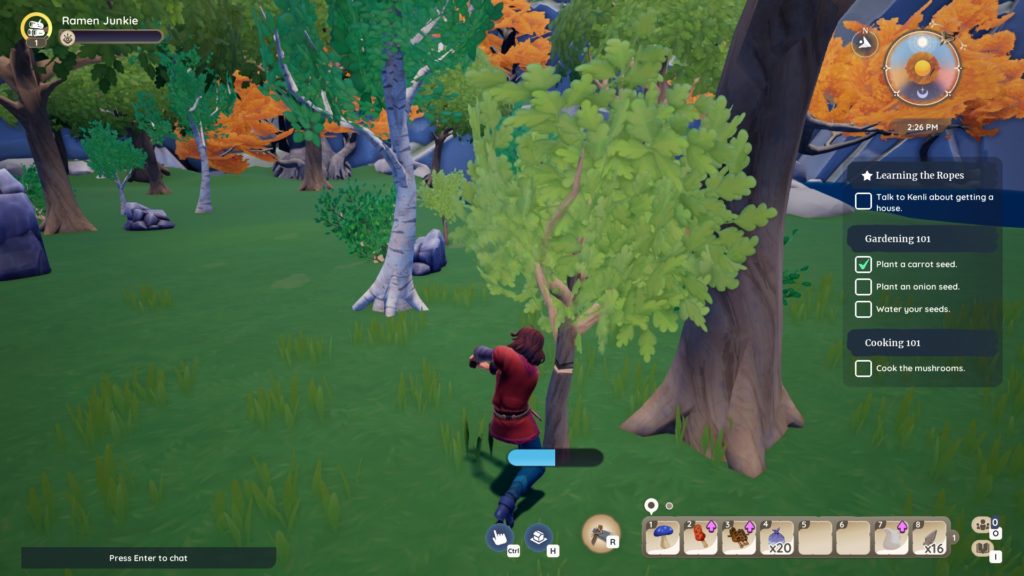Select the red item in hotbar slot 2
This screenshot has width=1024, height=576.
pyautogui.click(x=700, y=537)
